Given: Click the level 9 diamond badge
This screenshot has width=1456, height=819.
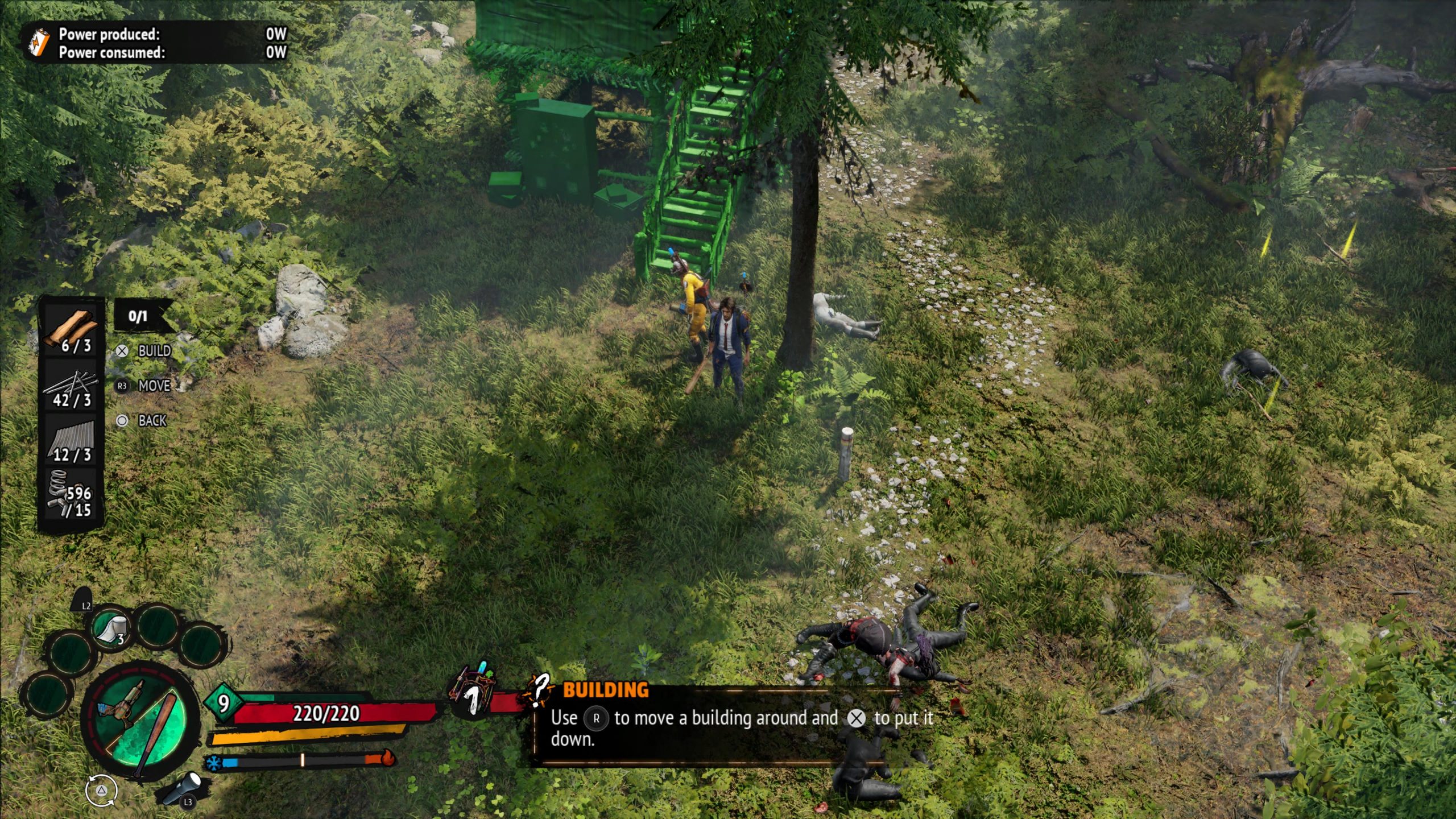Looking at the screenshot, I should [224, 703].
